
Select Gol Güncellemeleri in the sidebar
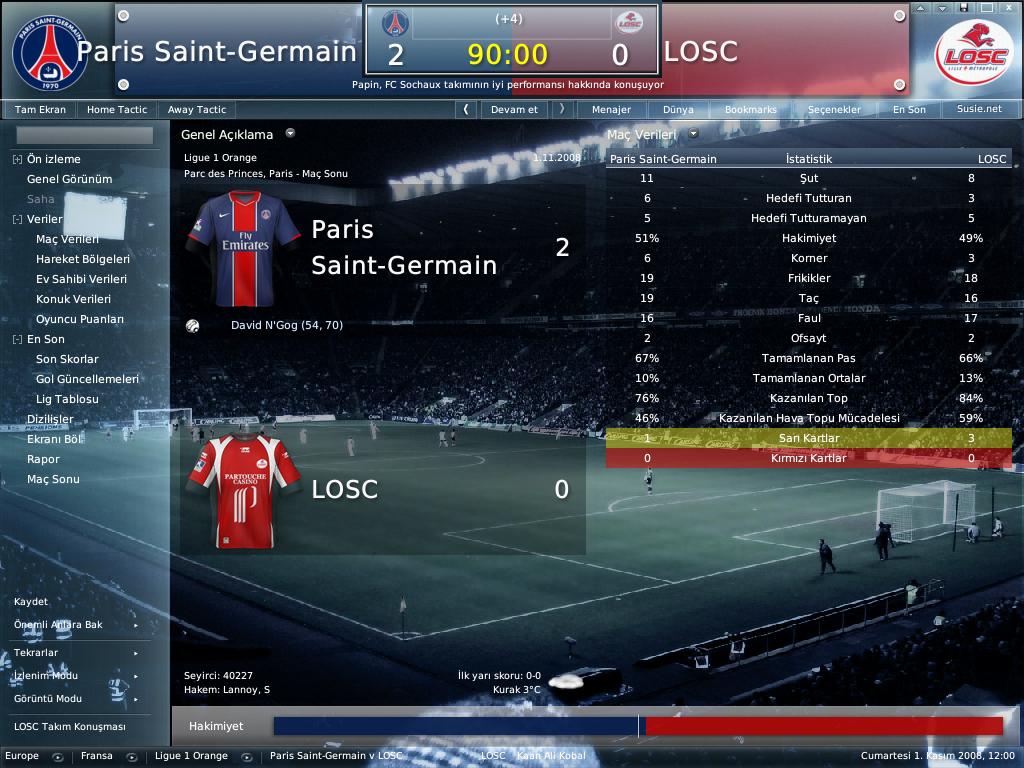pyautogui.click(x=87, y=379)
